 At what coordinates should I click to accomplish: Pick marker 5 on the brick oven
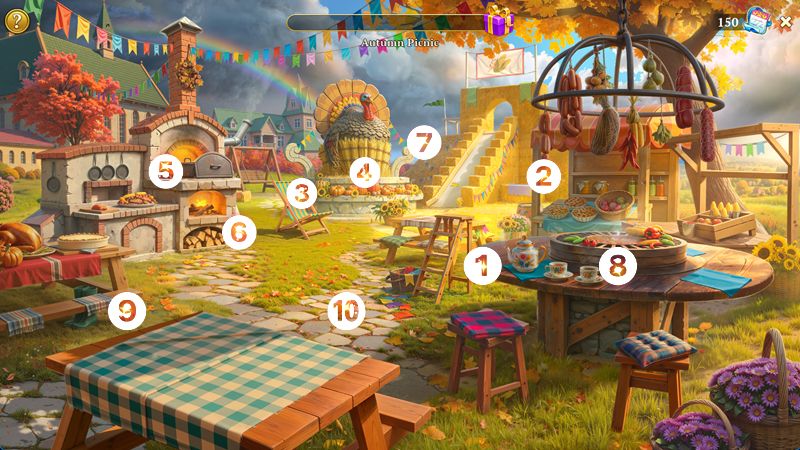[167, 170]
